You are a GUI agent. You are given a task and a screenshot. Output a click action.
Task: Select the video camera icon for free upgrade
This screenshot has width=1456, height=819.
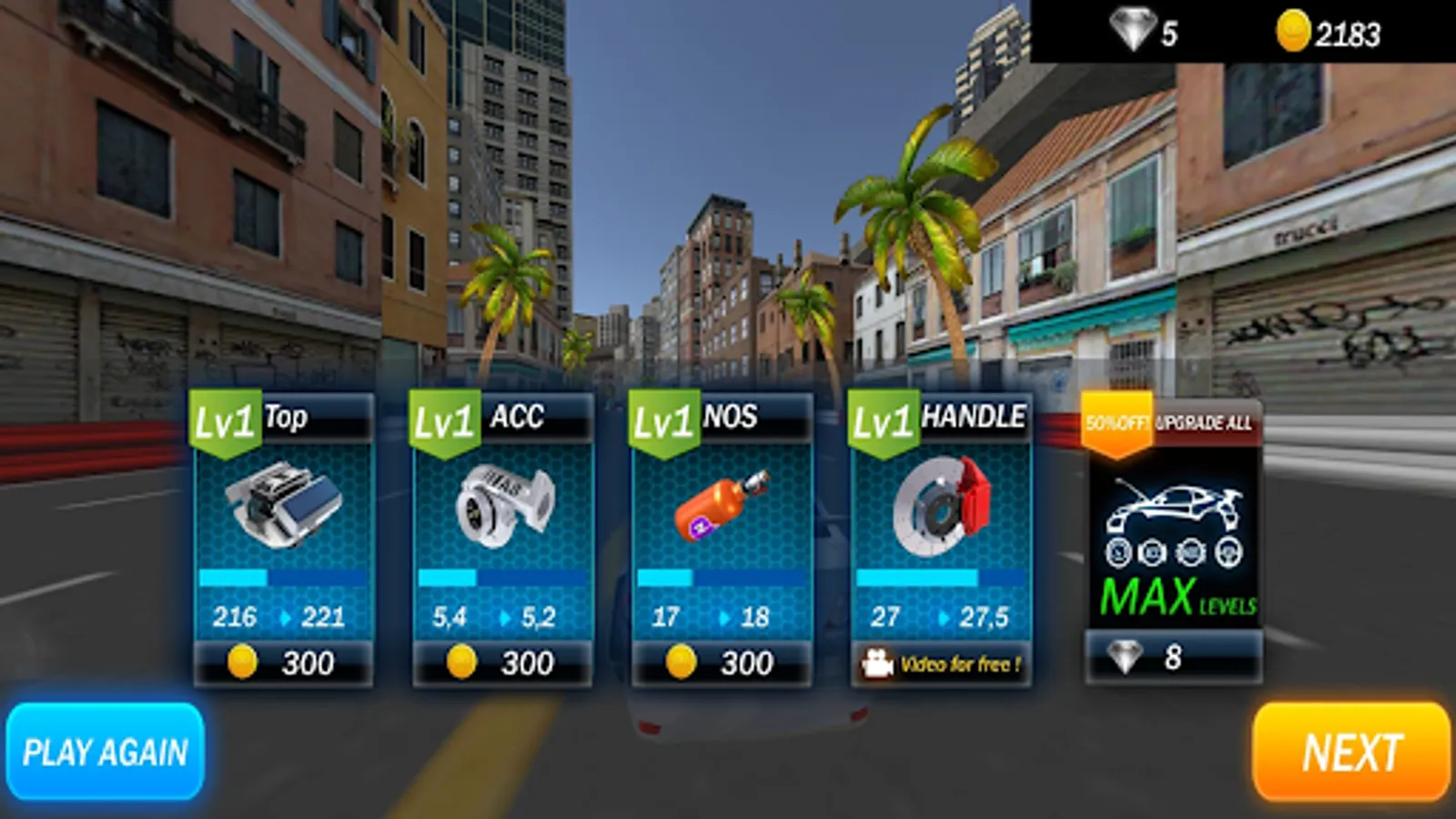click(x=878, y=662)
